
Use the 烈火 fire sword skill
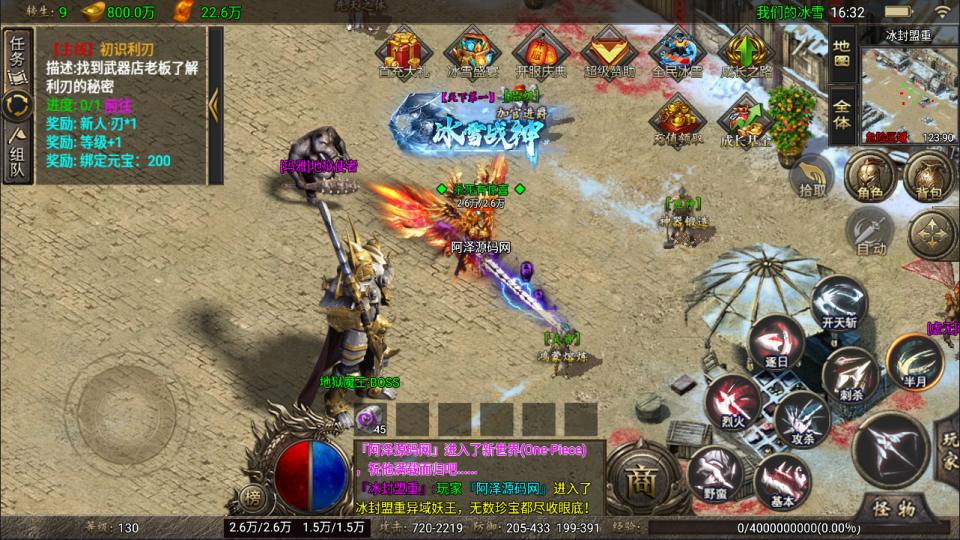click(731, 398)
